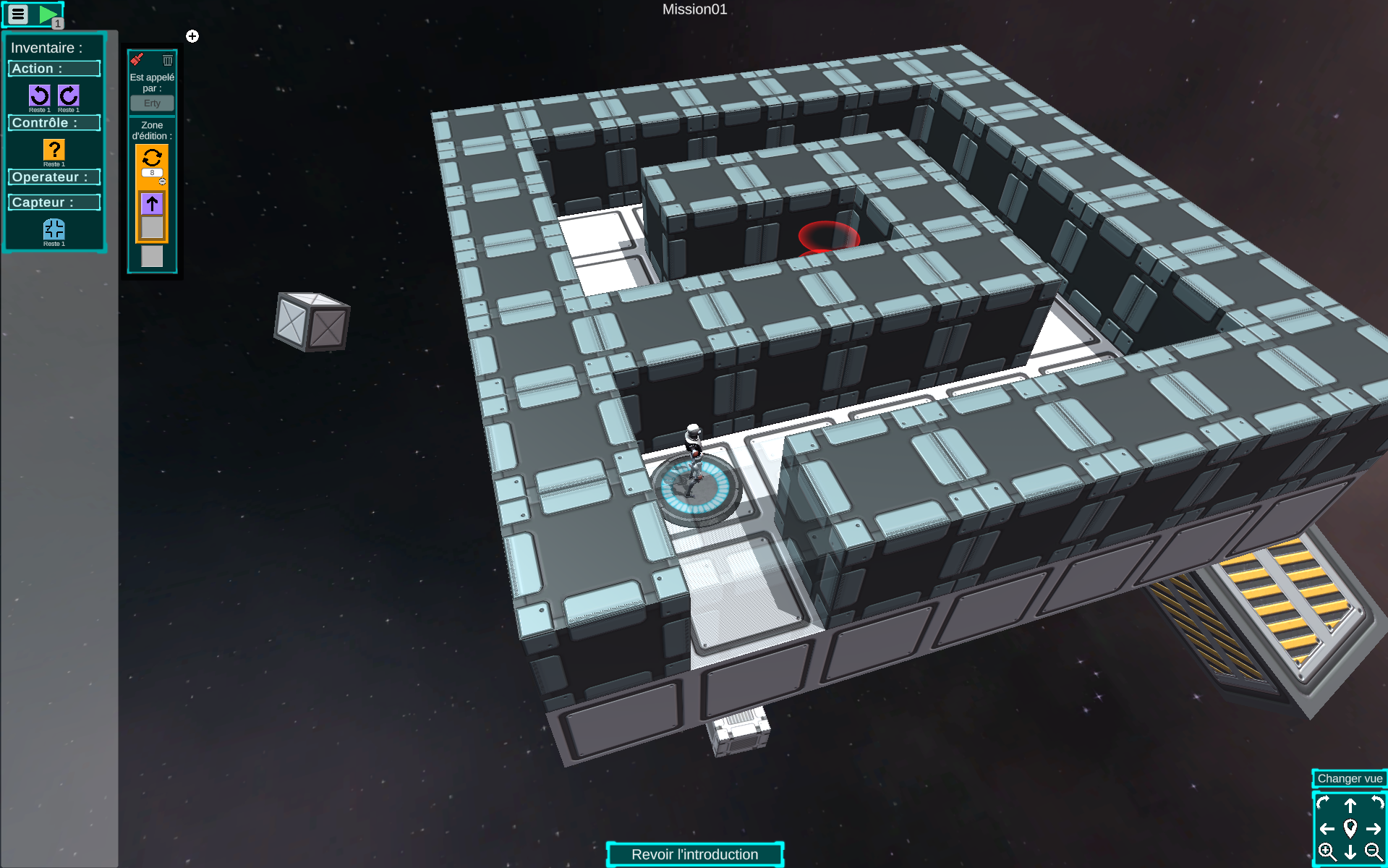Remove the loop block with its minus button
The height and width of the screenshot is (868, 1388).
(x=163, y=182)
